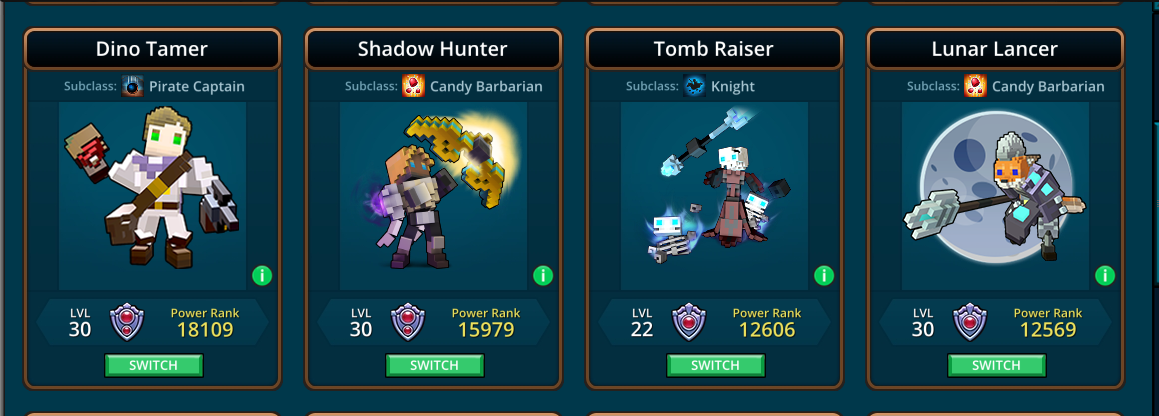
Task: Choose the Tomb Raiser character portrait
Action: [x=714, y=195]
